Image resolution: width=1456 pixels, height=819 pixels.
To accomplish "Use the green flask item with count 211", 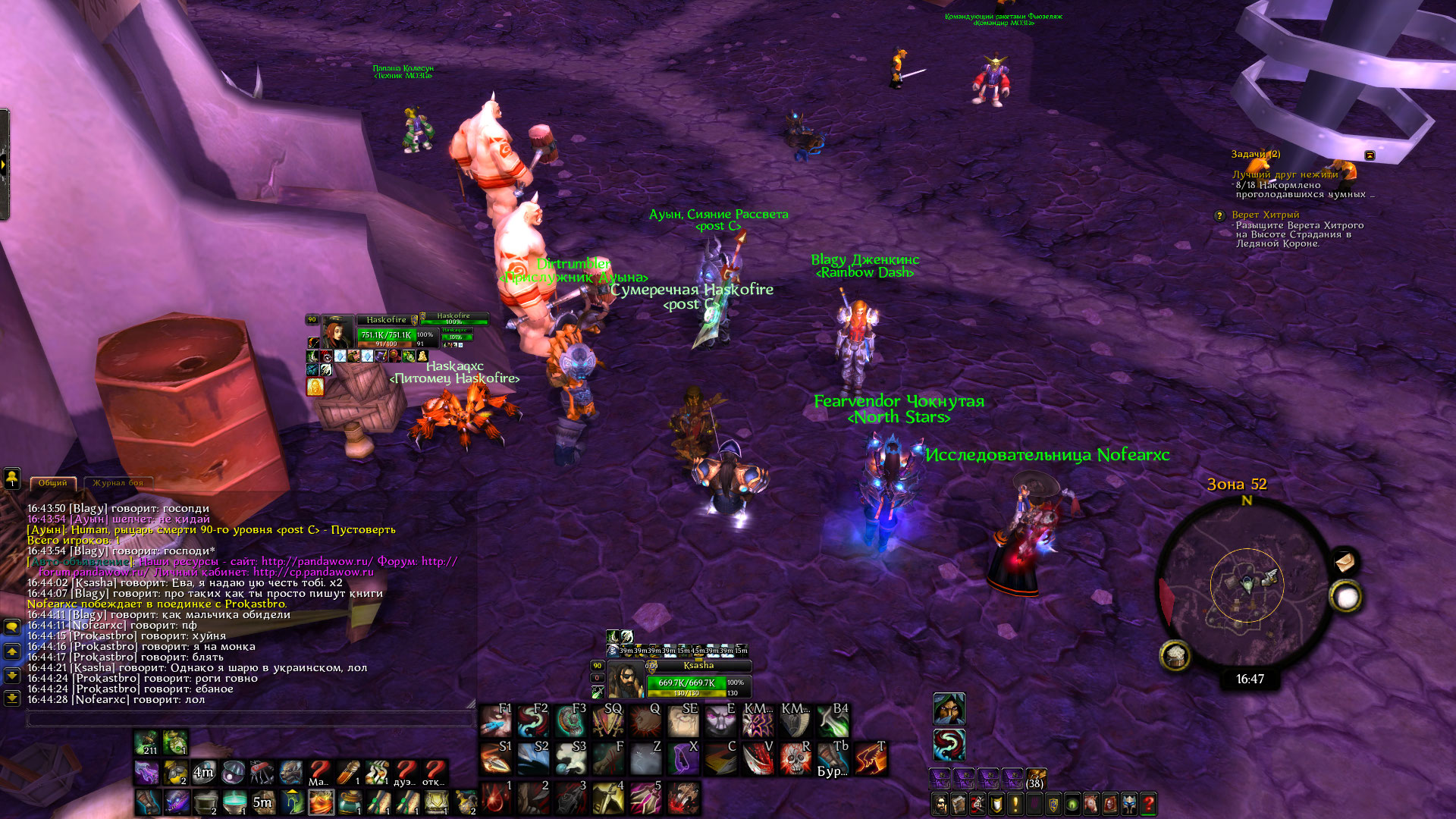I will [x=146, y=743].
